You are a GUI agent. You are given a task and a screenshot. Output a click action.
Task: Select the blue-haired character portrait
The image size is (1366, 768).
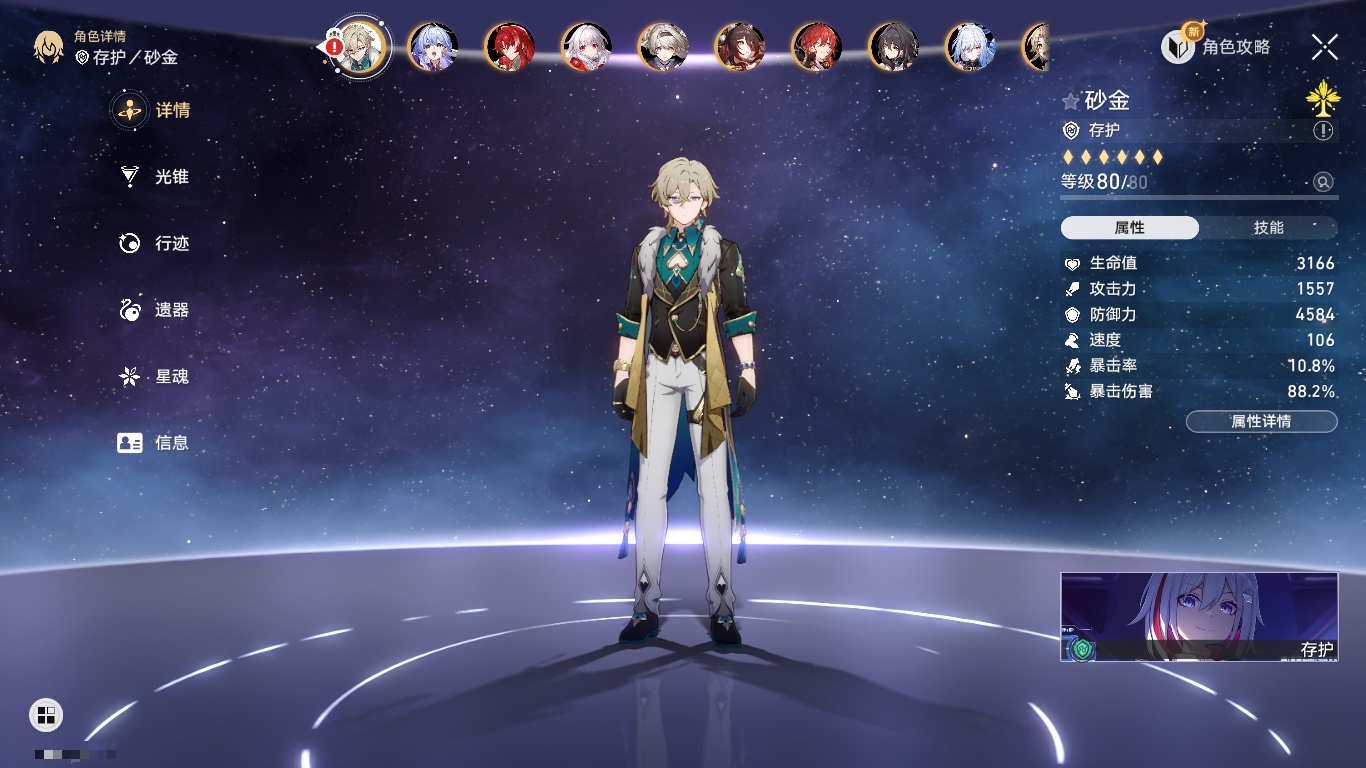point(433,47)
